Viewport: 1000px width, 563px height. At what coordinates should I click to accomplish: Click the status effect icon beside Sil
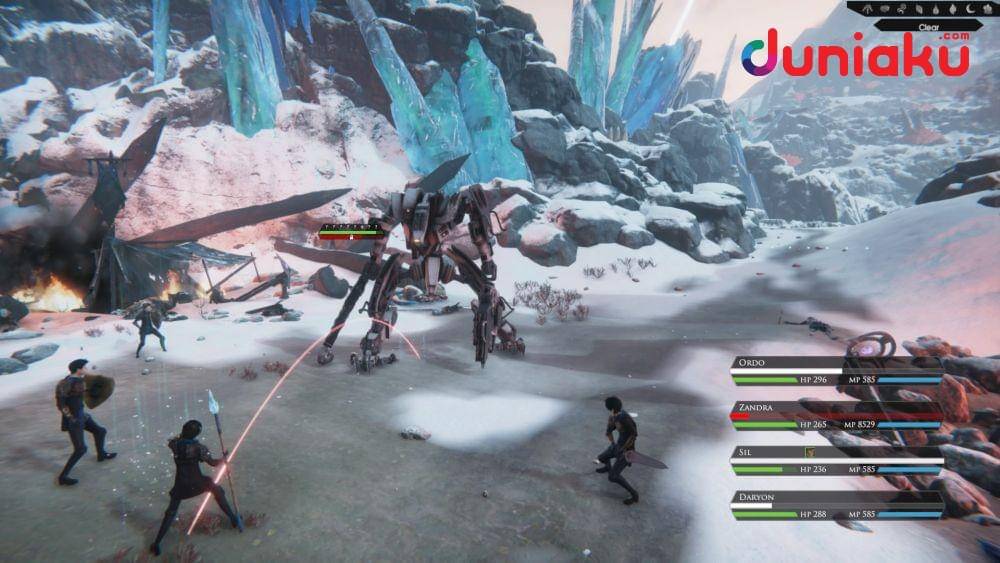809,452
